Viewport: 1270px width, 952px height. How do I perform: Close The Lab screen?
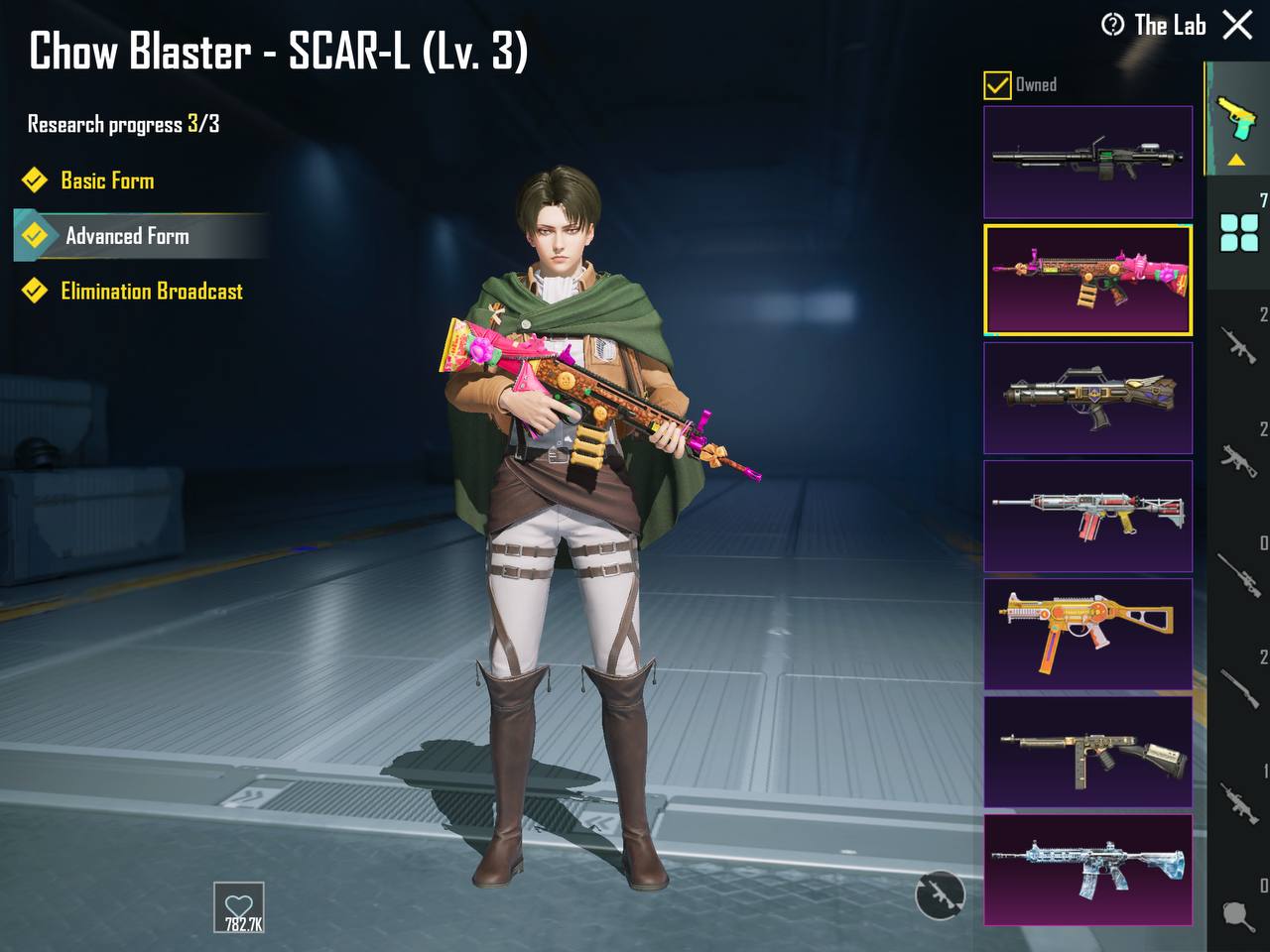[x=1237, y=25]
